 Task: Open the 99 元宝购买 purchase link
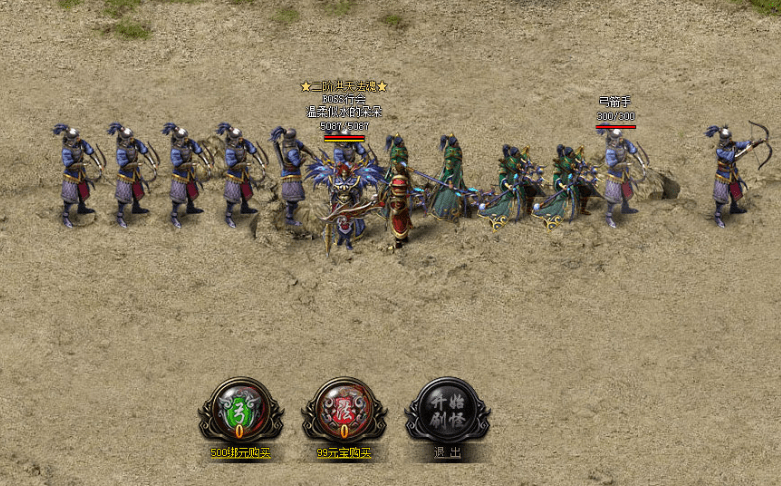343,453
